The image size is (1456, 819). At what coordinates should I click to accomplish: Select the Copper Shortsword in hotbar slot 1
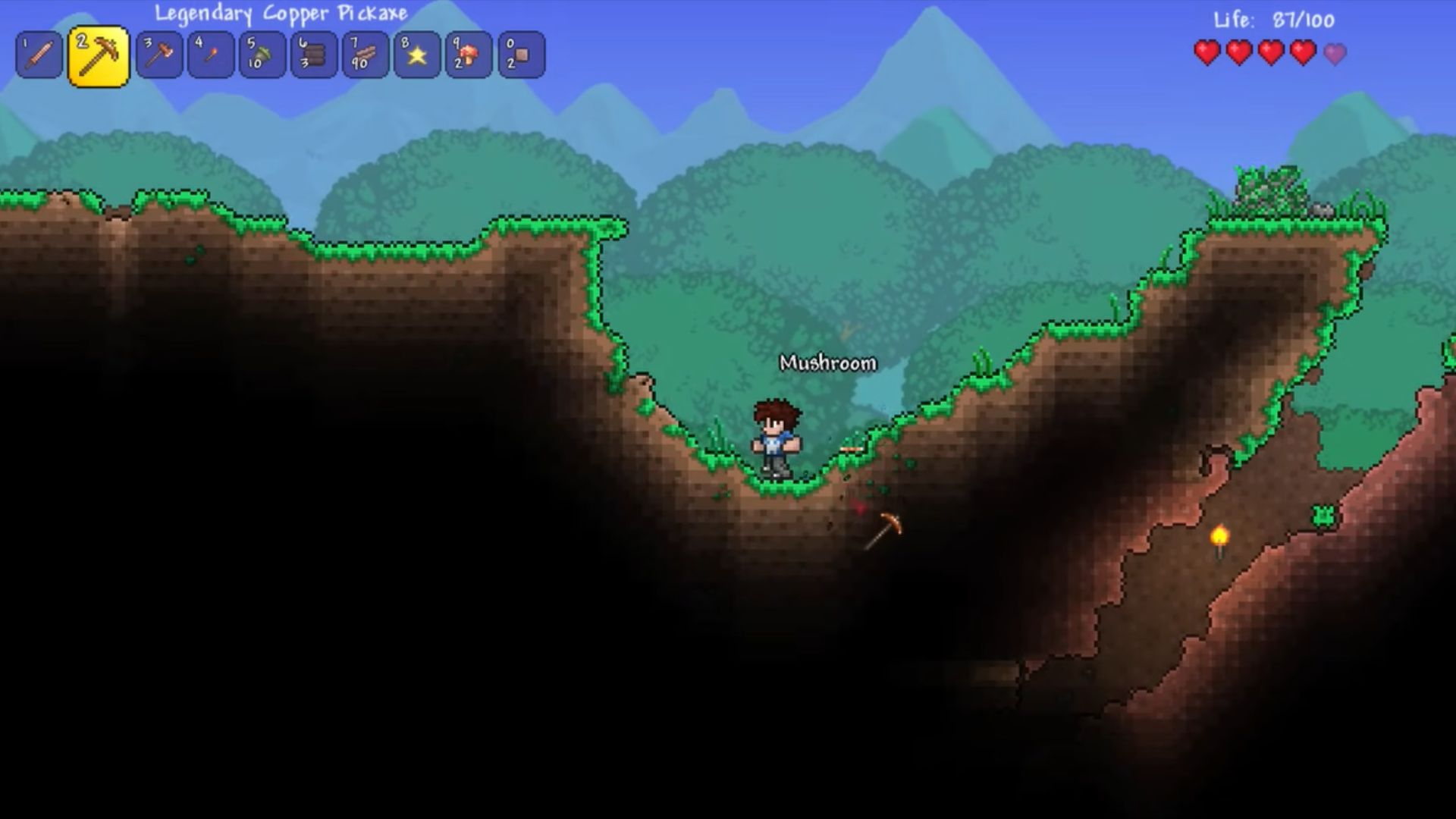click(x=39, y=55)
